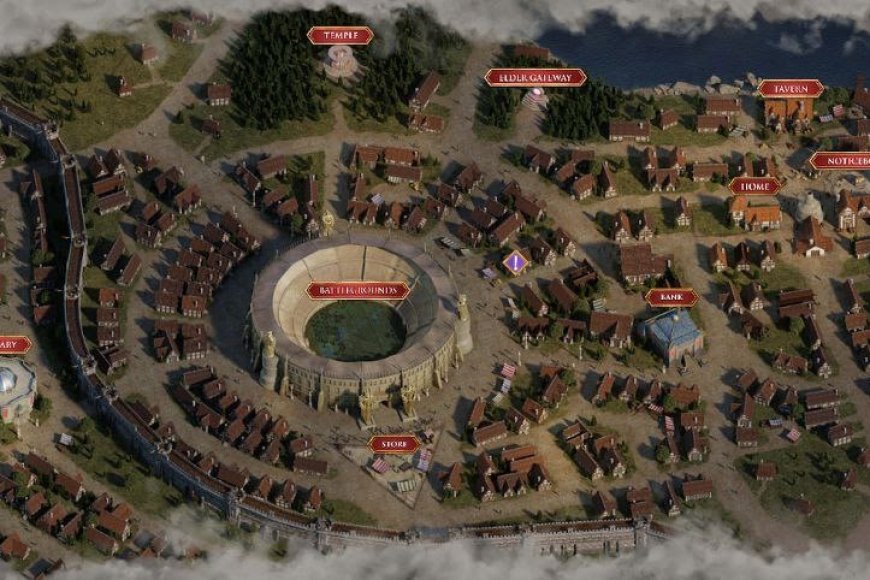Open the Store label

[x=394, y=444]
